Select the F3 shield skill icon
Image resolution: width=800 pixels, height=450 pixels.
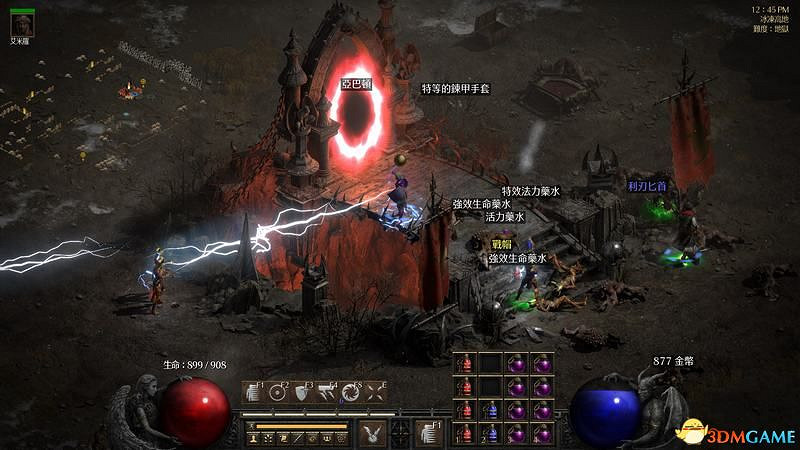click(x=303, y=393)
